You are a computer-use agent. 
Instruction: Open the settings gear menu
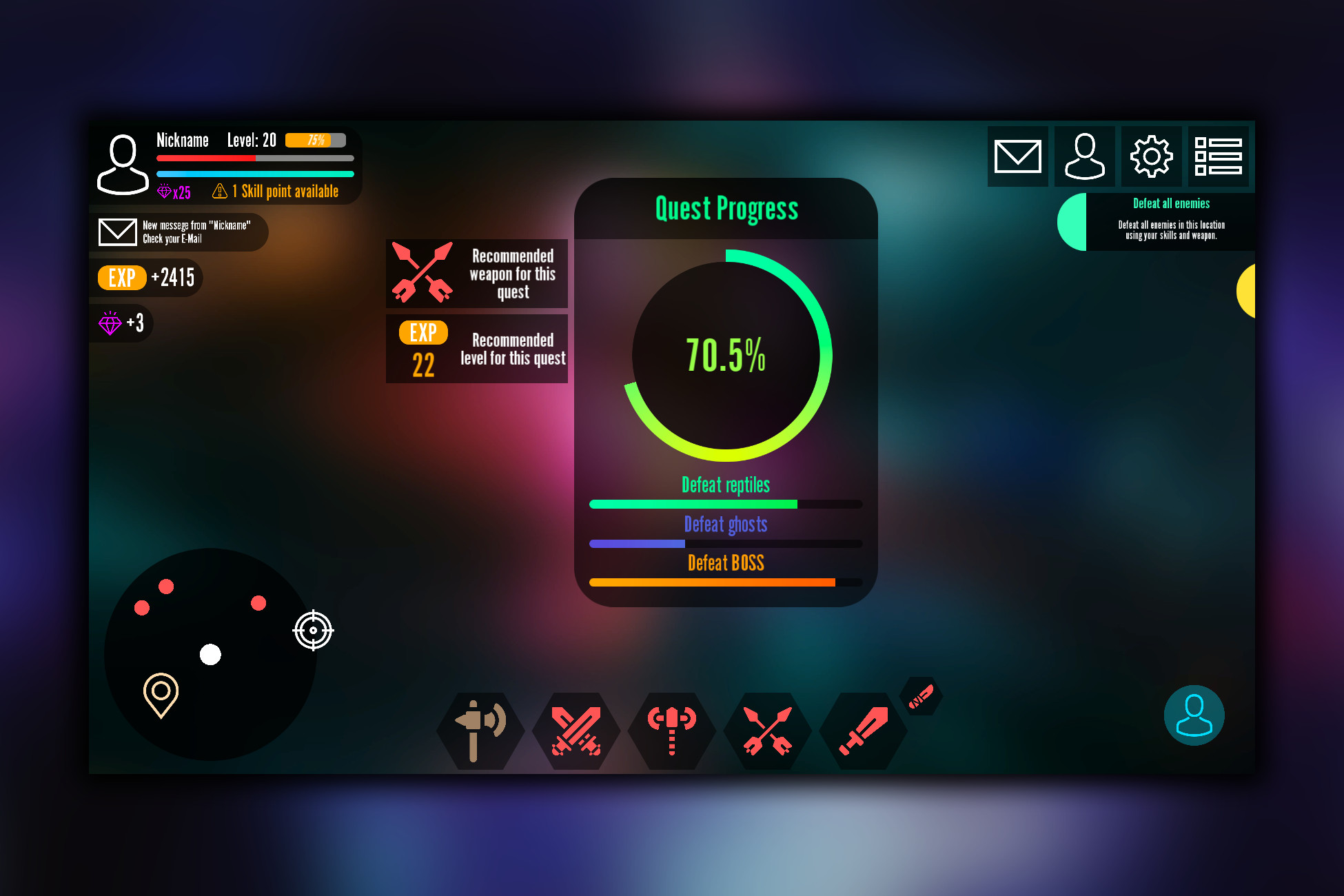tap(1151, 156)
